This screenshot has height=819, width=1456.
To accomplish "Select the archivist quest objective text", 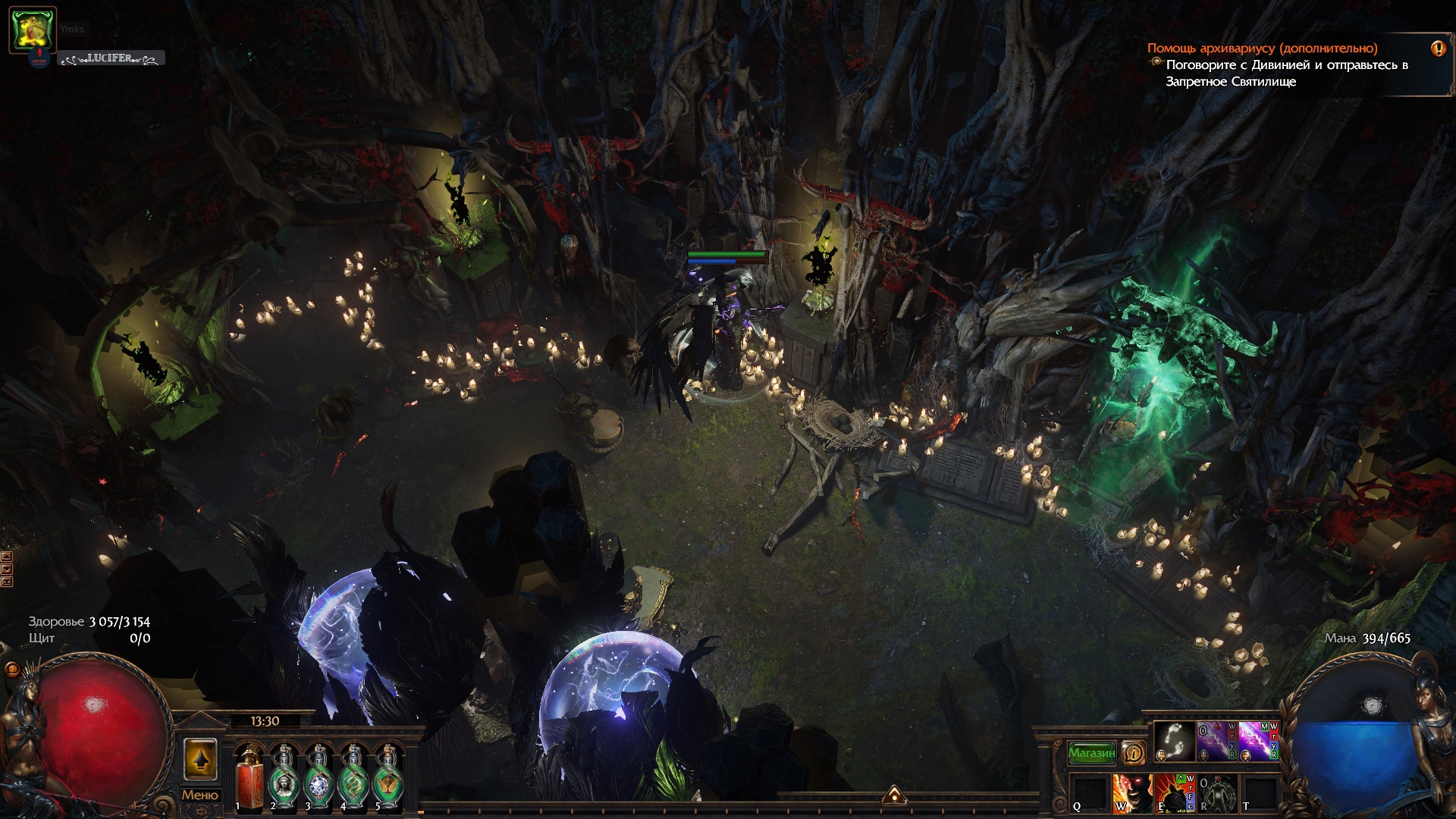I will click(1286, 74).
